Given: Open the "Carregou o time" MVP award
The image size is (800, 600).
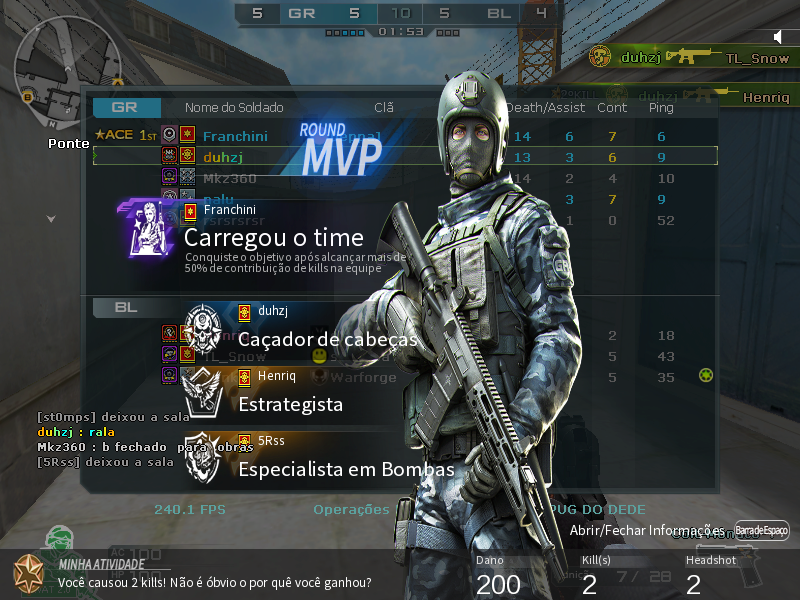Looking at the screenshot, I should pyautogui.click(x=273, y=238).
